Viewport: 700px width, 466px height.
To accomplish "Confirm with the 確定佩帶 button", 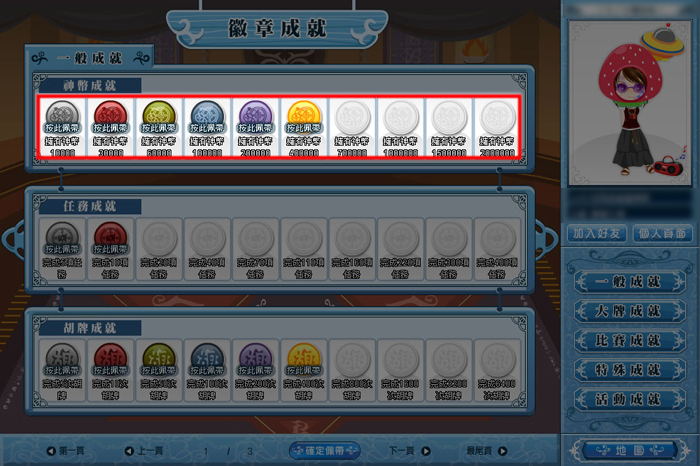I will [x=325, y=450].
